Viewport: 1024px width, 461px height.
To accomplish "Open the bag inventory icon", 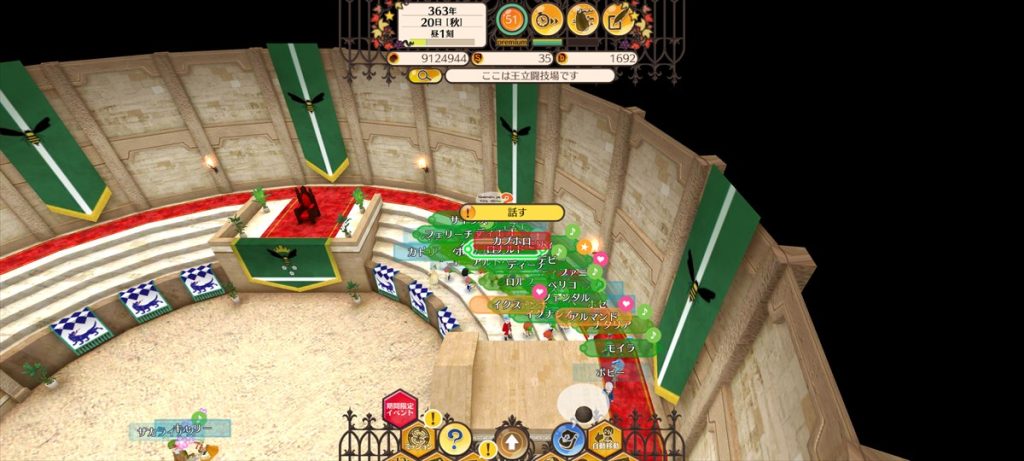I will click(583, 18).
